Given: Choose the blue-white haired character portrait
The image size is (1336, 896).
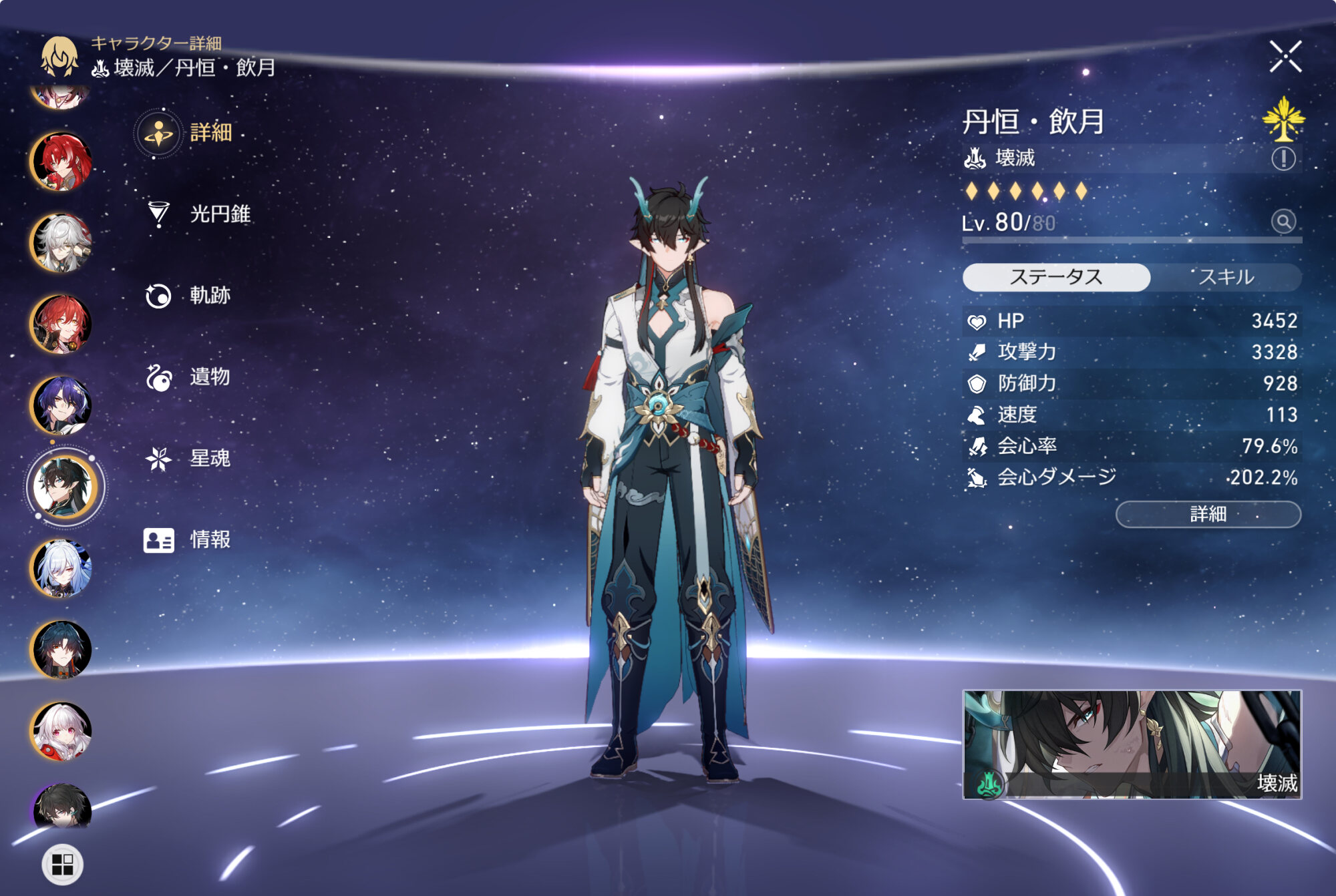Looking at the screenshot, I should (x=61, y=568).
